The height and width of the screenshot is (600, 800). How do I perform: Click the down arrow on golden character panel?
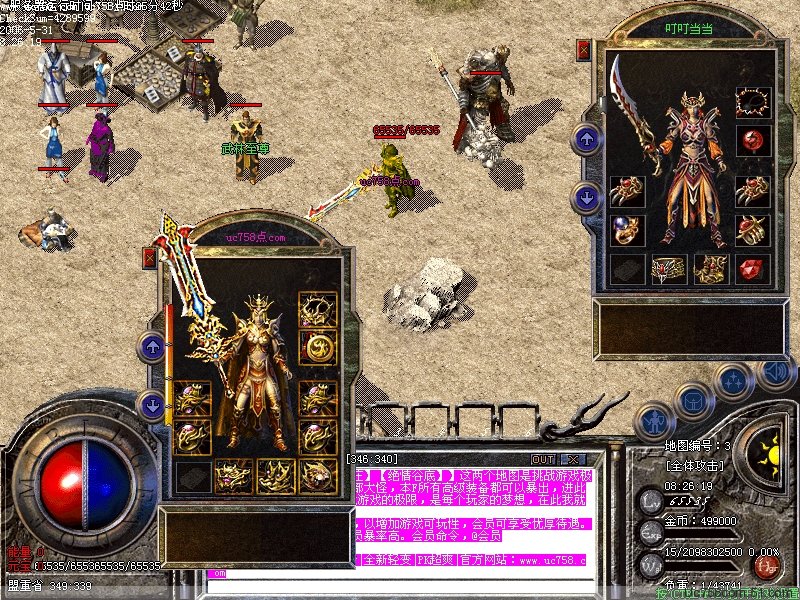tap(152, 405)
